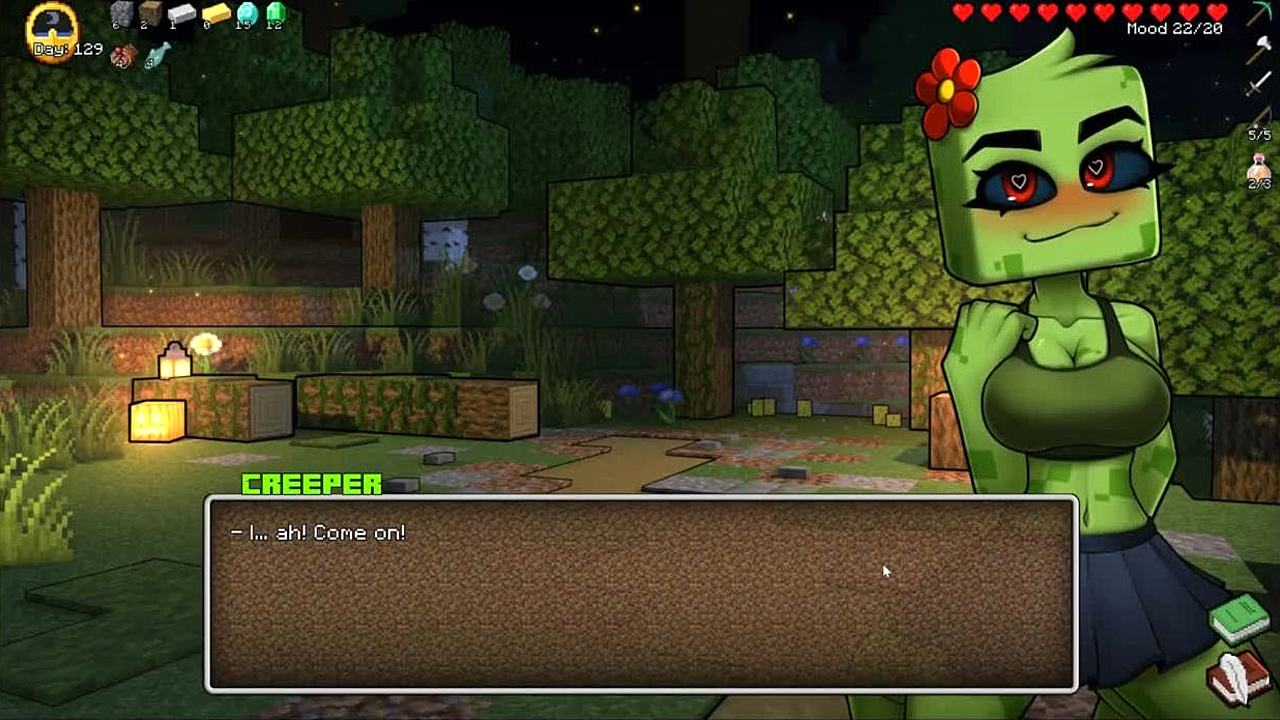Image resolution: width=1280 pixels, height=720 pixels.
Task: Use the potion bottle icon
Action: pos(1258,170)
